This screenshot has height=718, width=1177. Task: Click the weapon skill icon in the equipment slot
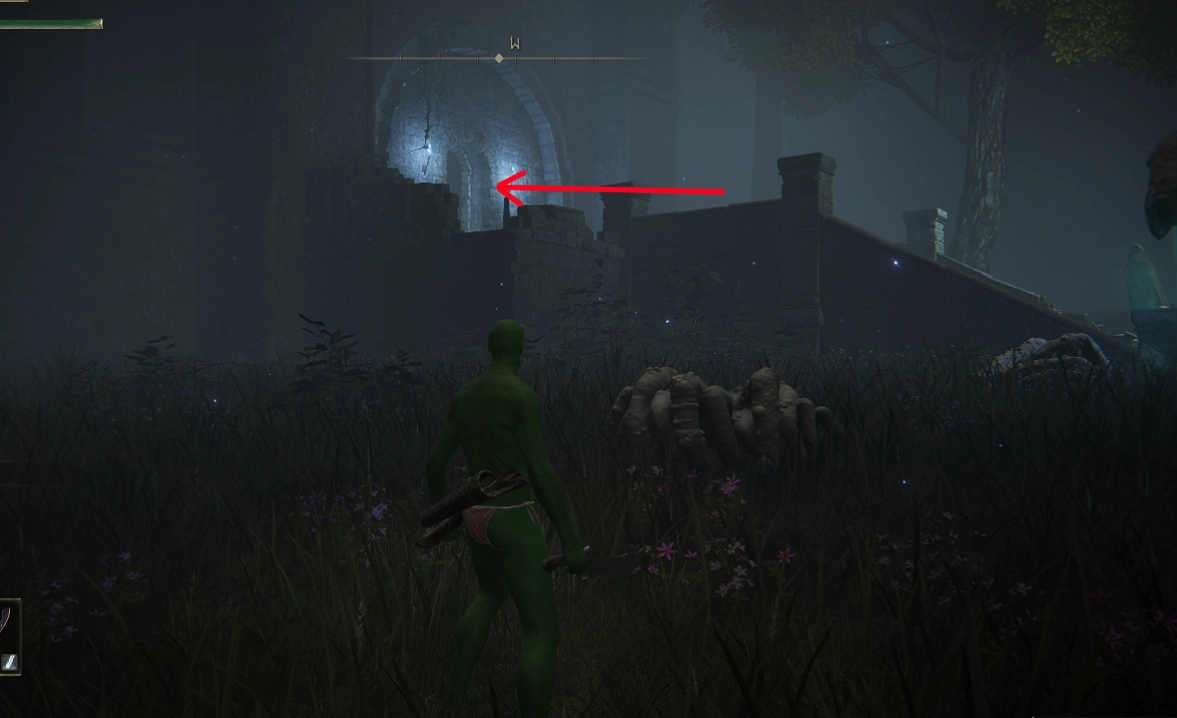coord(9,661)
